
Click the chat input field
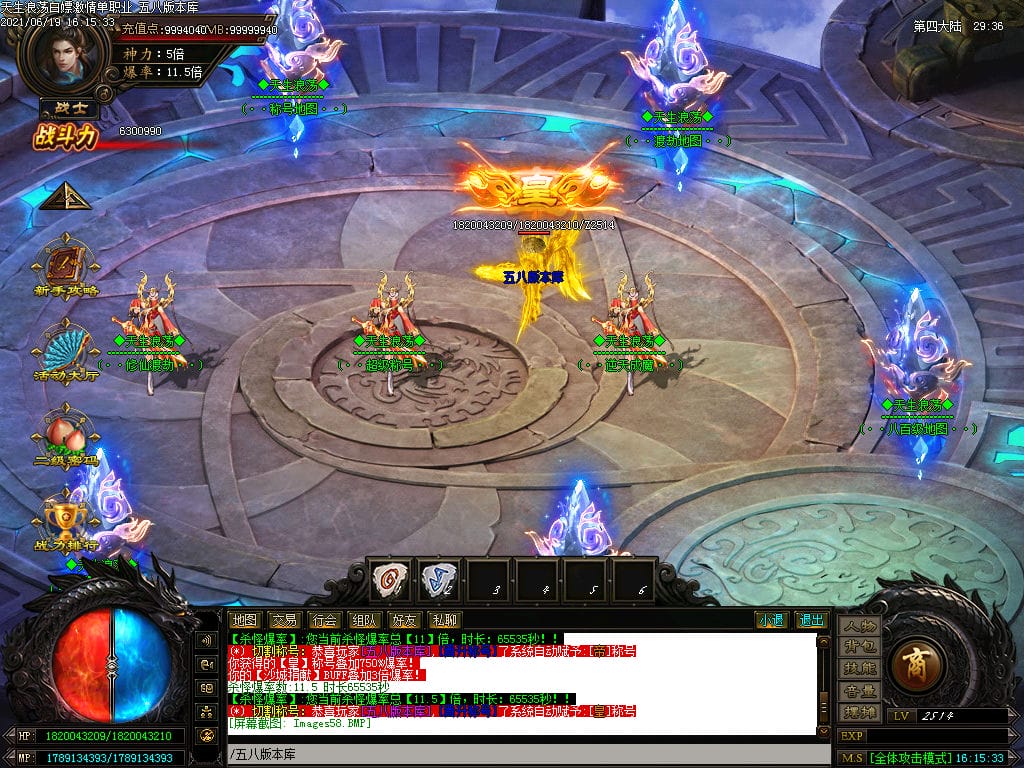click(520, 753)
